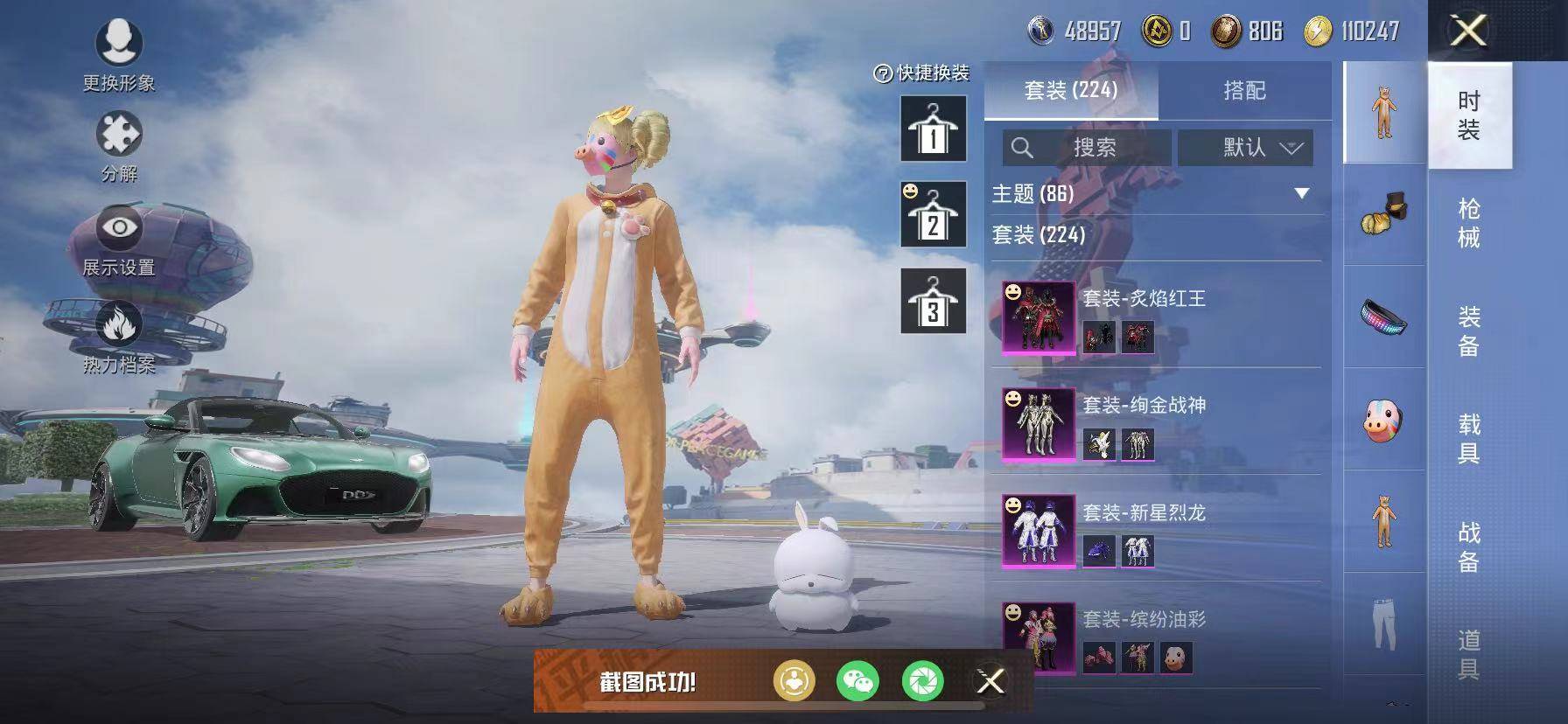Open the 热力档案 flame profile

(121, 324)
